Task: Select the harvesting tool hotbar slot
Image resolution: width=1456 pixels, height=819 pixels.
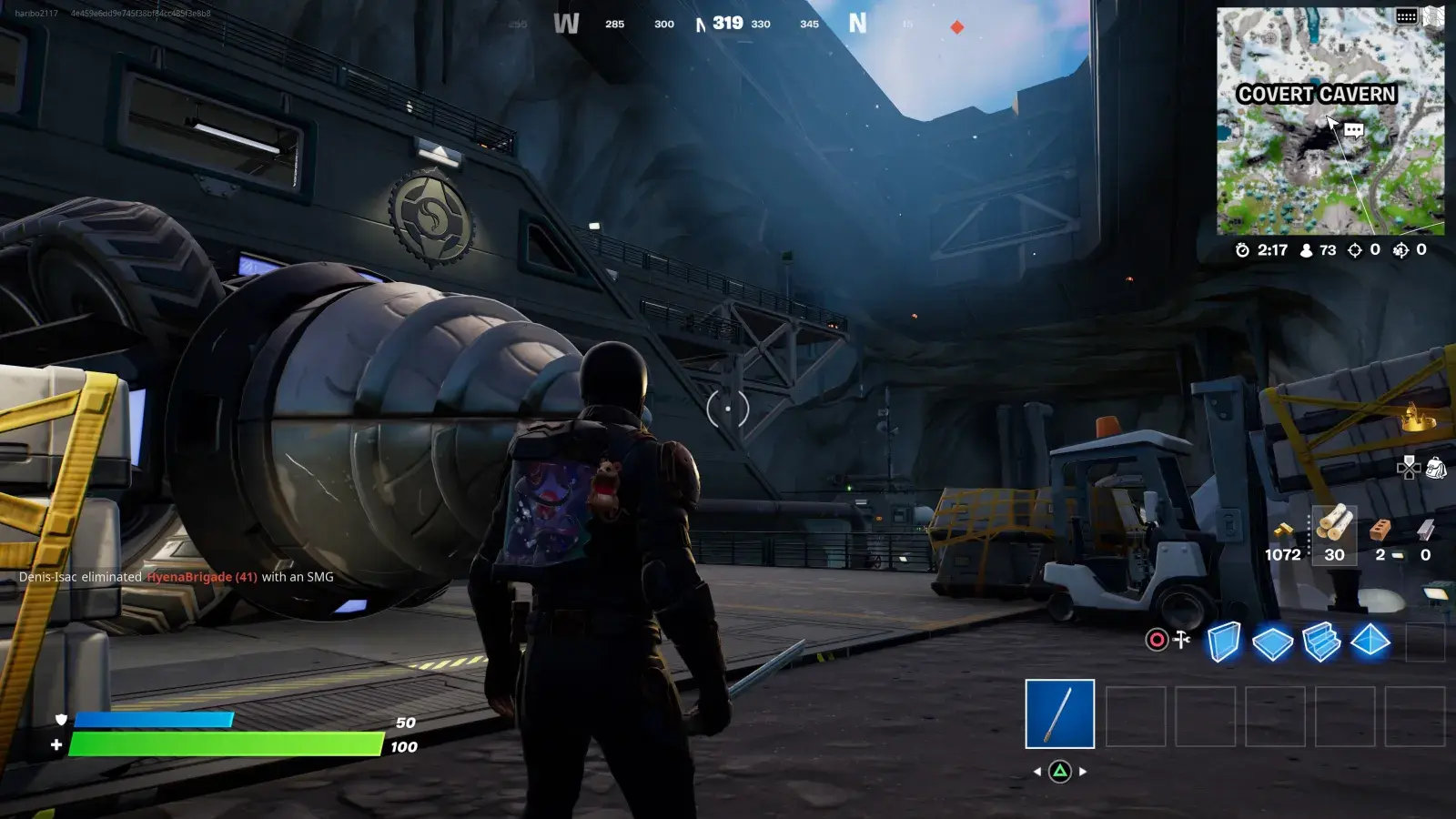Action: (x=1059, y=713)
